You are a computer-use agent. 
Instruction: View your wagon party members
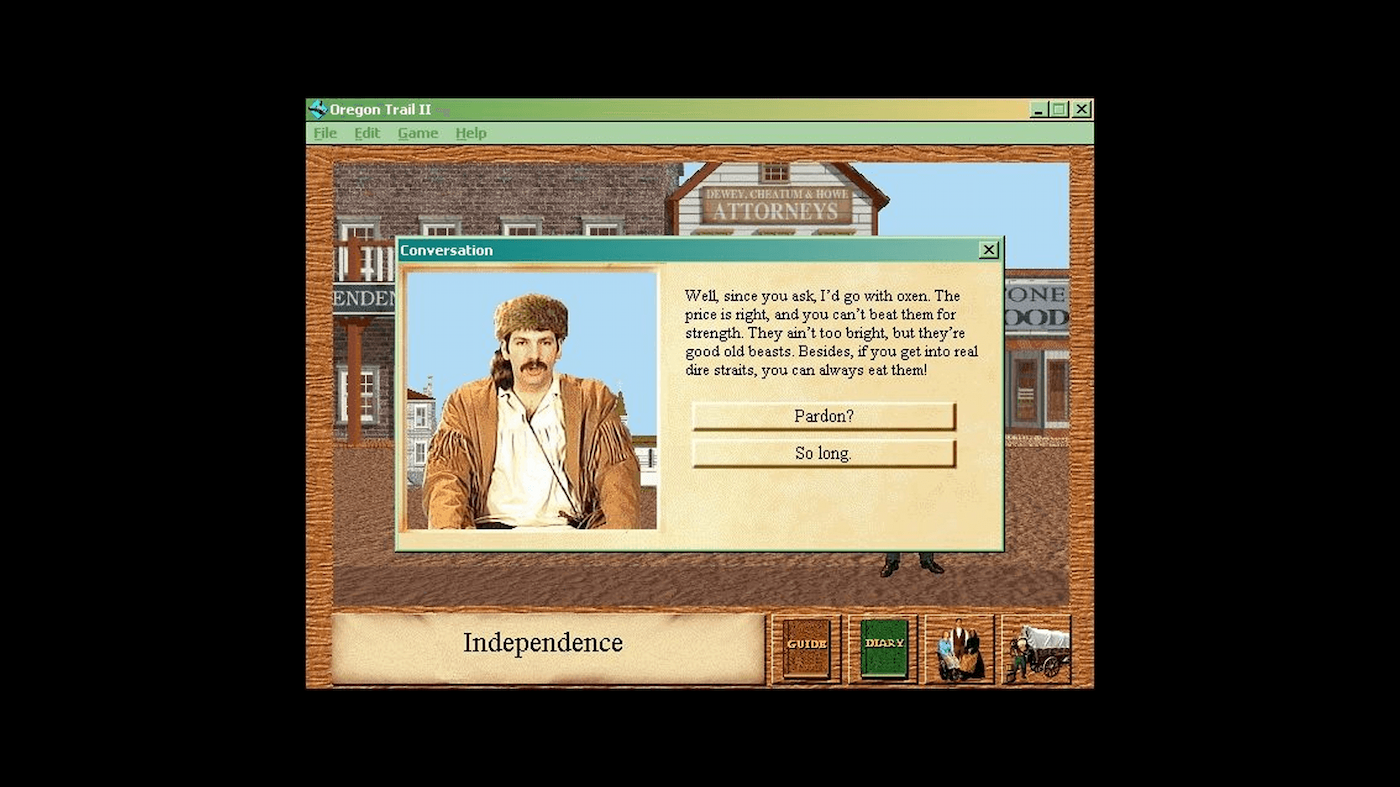(959, 648)
